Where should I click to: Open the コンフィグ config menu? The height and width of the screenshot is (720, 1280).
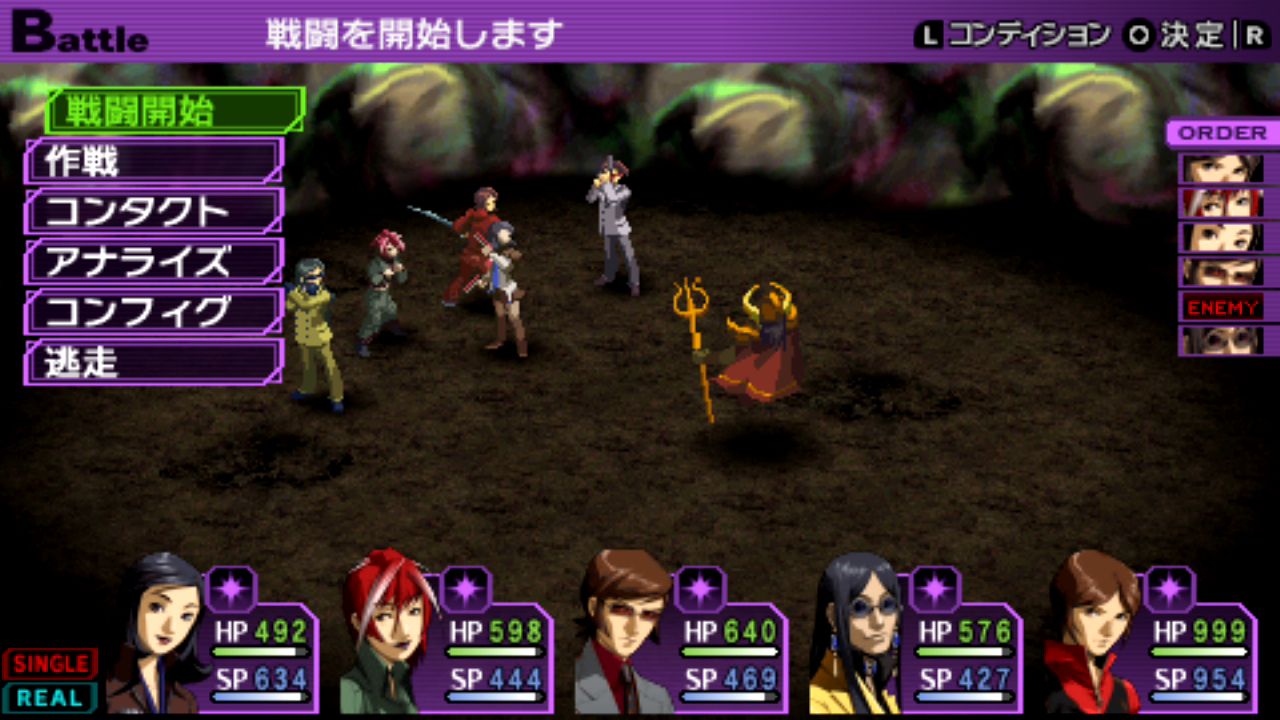tap(154, 312)
